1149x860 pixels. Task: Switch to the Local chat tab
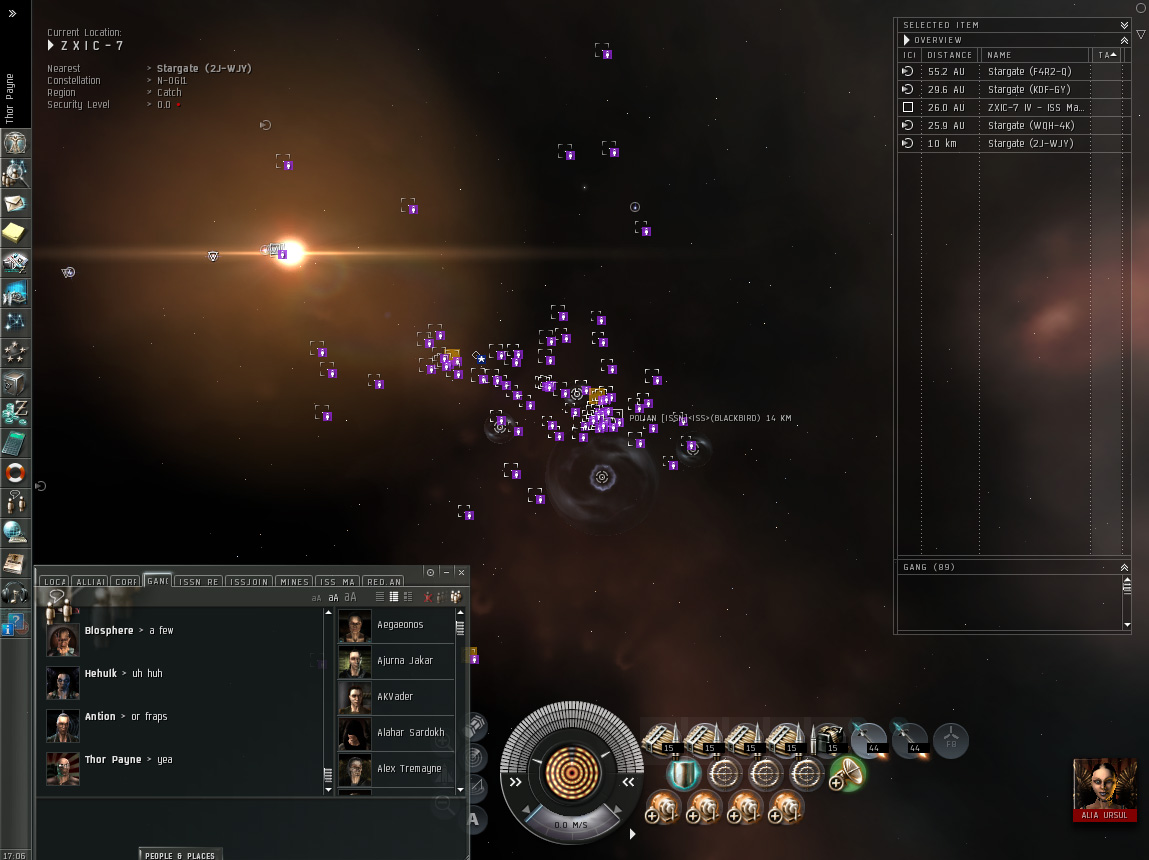coord(54,581)
